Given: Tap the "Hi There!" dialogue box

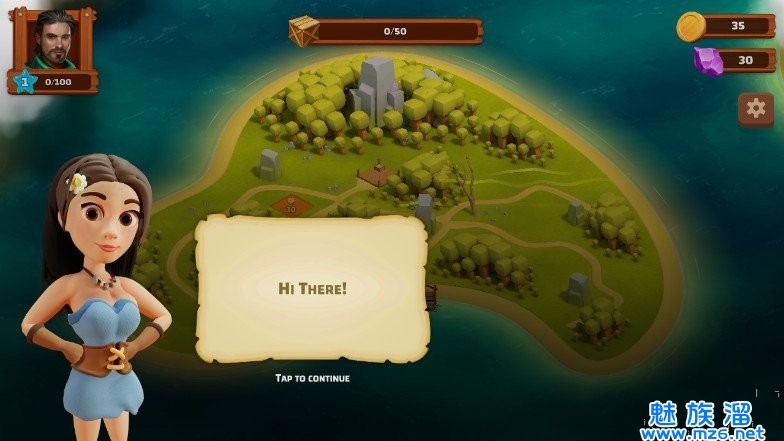Looking at the screenshot, I should (x=312, y=288).
